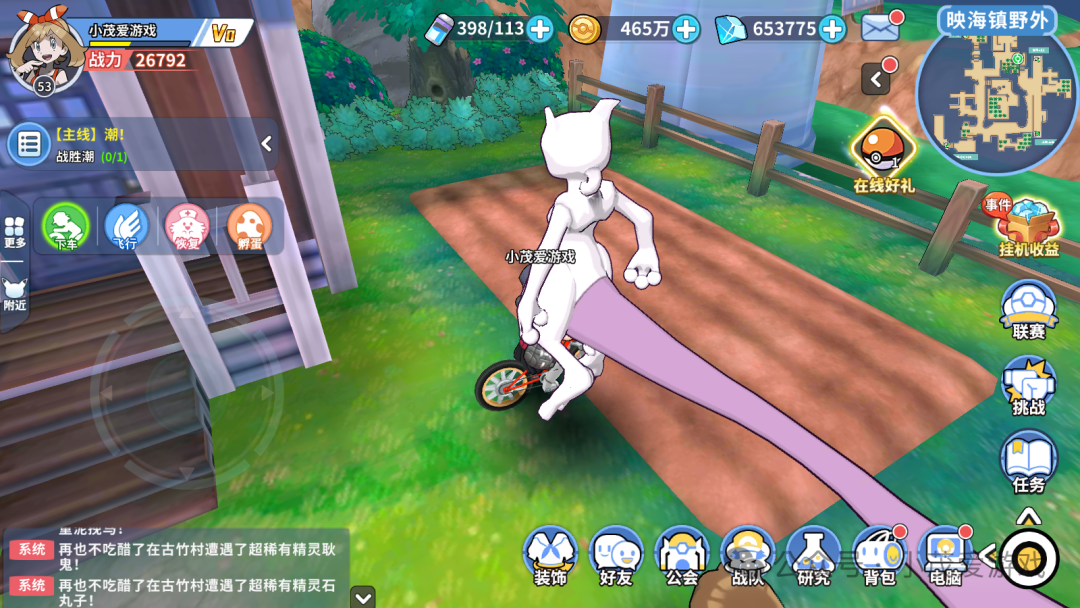Open the 挑战 challenge menu
This screenshot has height=608, width=1080.
coord(1028,384)
